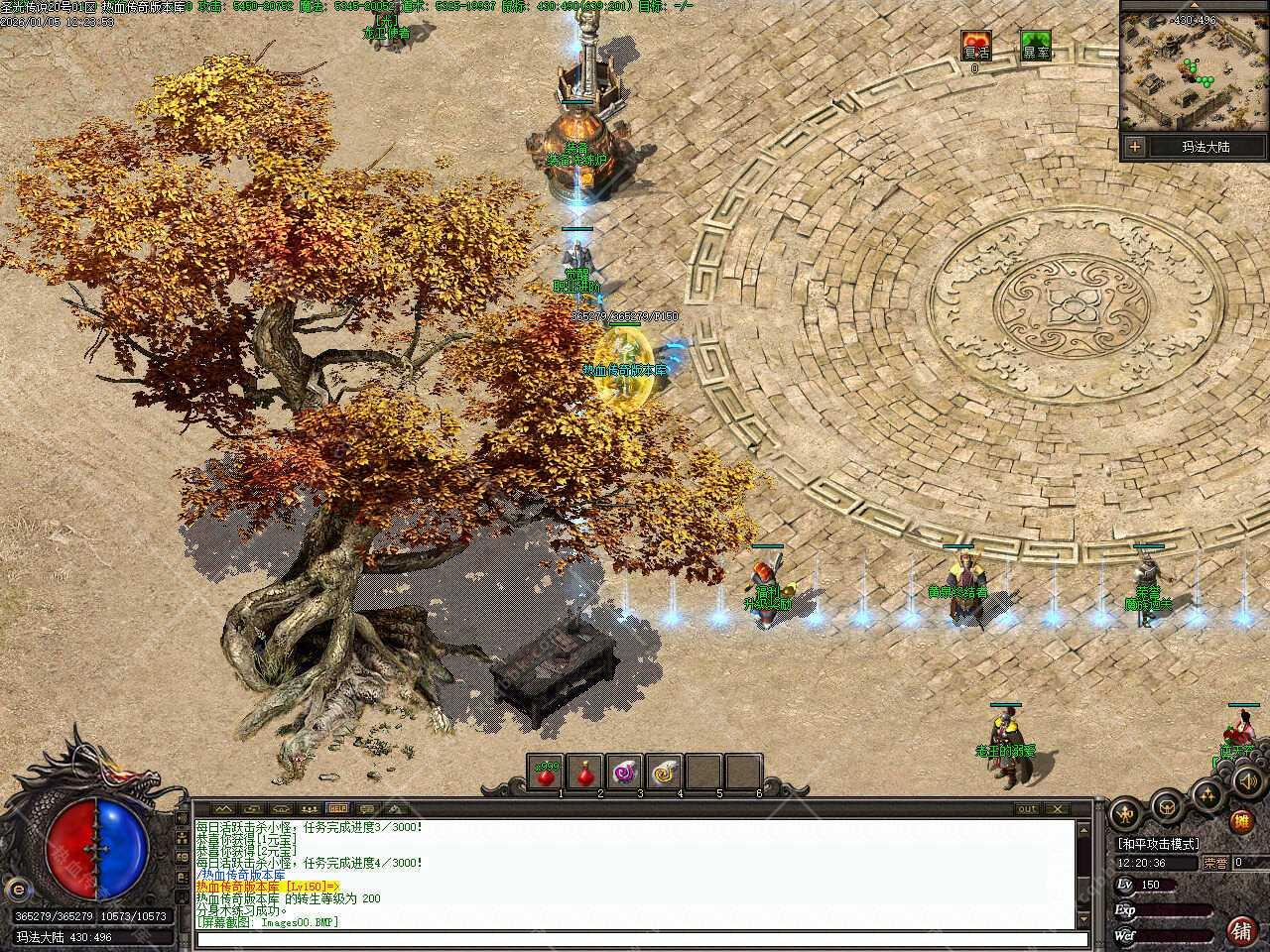Viewport: 1270px width, 952px height.
Task: Click the 'out' button above the chat
Action: 1027,809
